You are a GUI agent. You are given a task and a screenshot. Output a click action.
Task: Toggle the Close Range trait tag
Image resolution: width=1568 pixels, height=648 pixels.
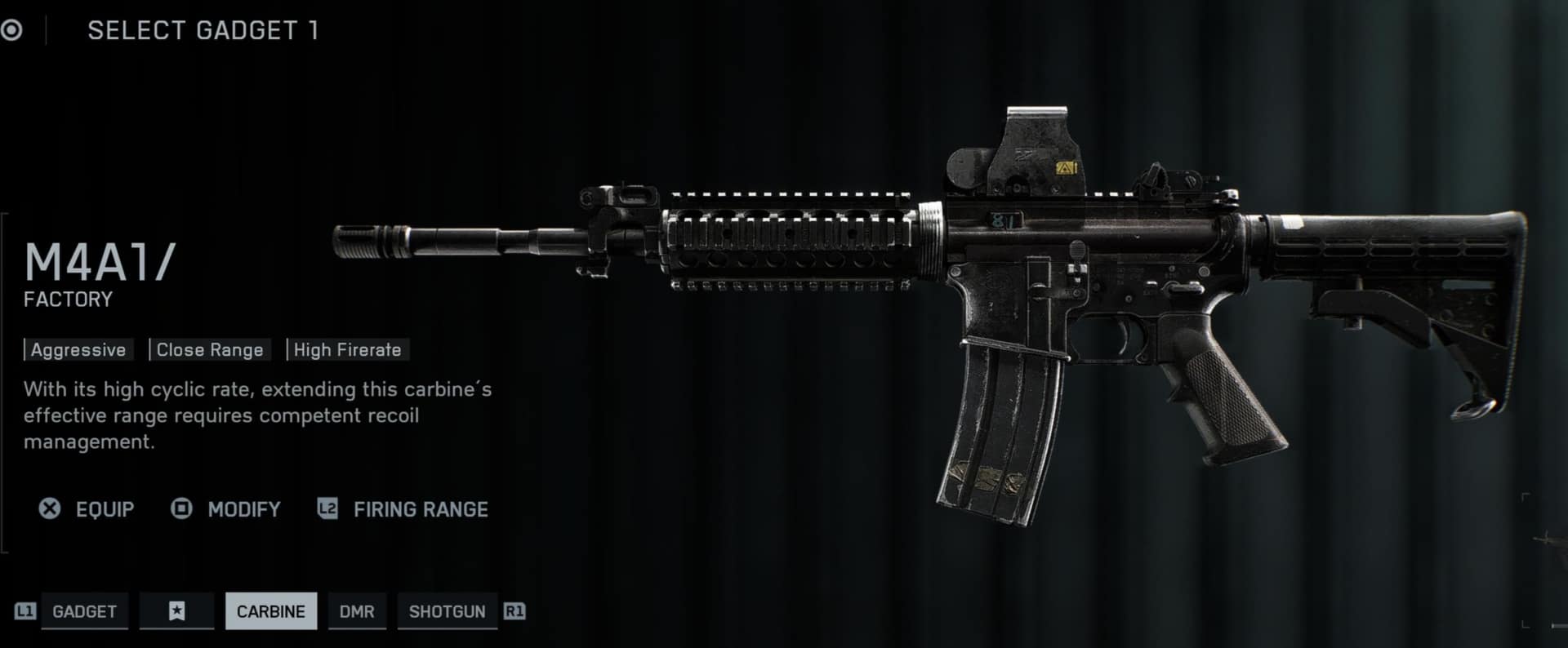209,349
